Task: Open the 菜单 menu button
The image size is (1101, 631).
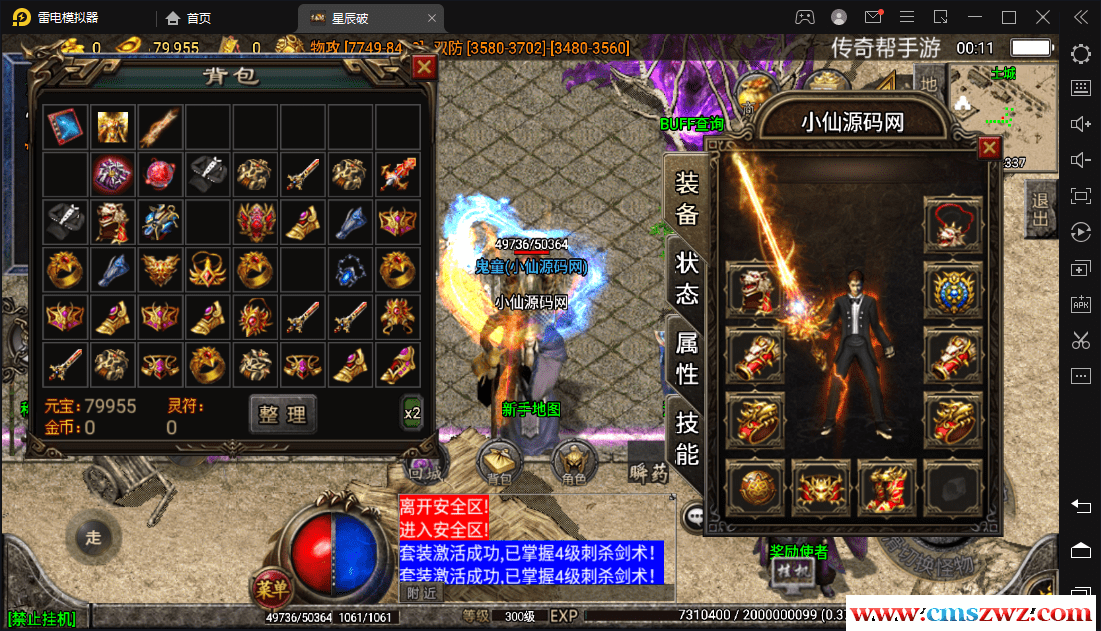Action: [271, 586]
